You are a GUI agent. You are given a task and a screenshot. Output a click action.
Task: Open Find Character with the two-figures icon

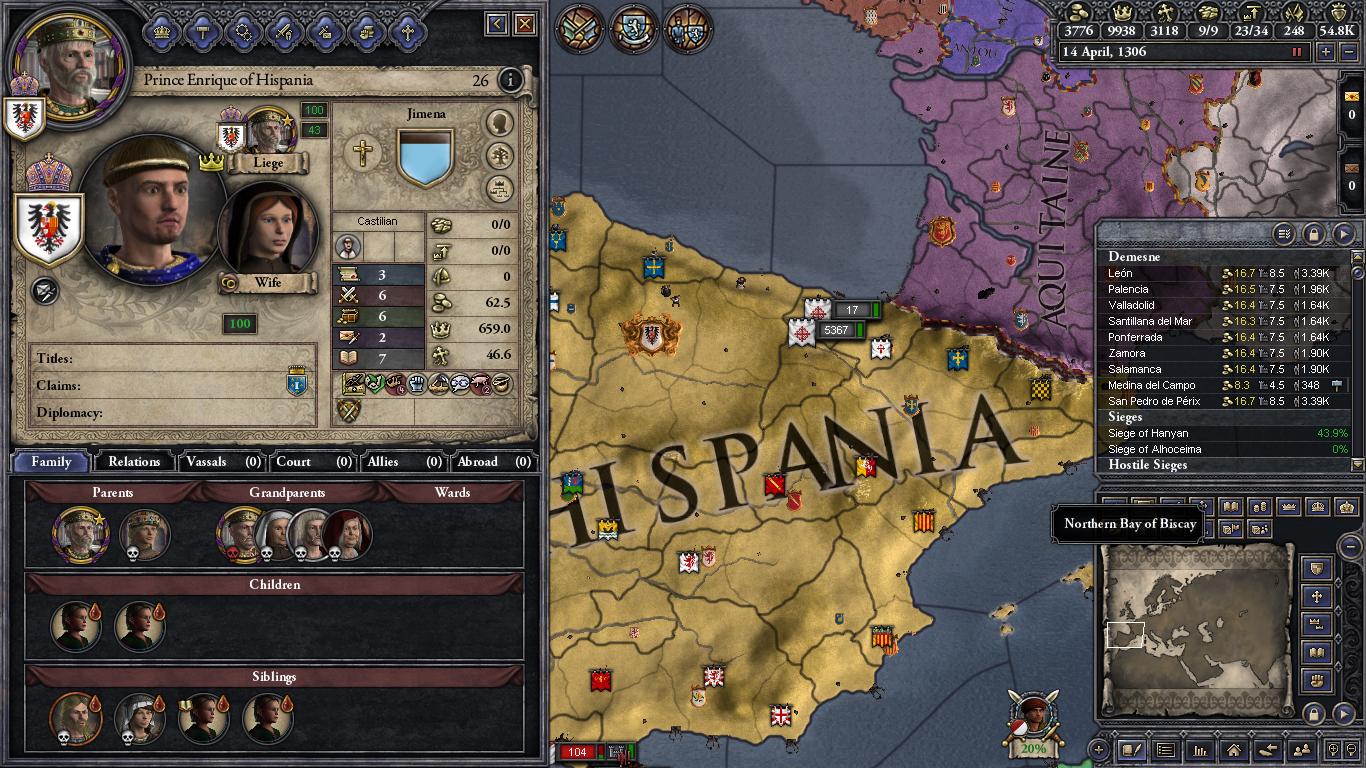coord(1302,749)
